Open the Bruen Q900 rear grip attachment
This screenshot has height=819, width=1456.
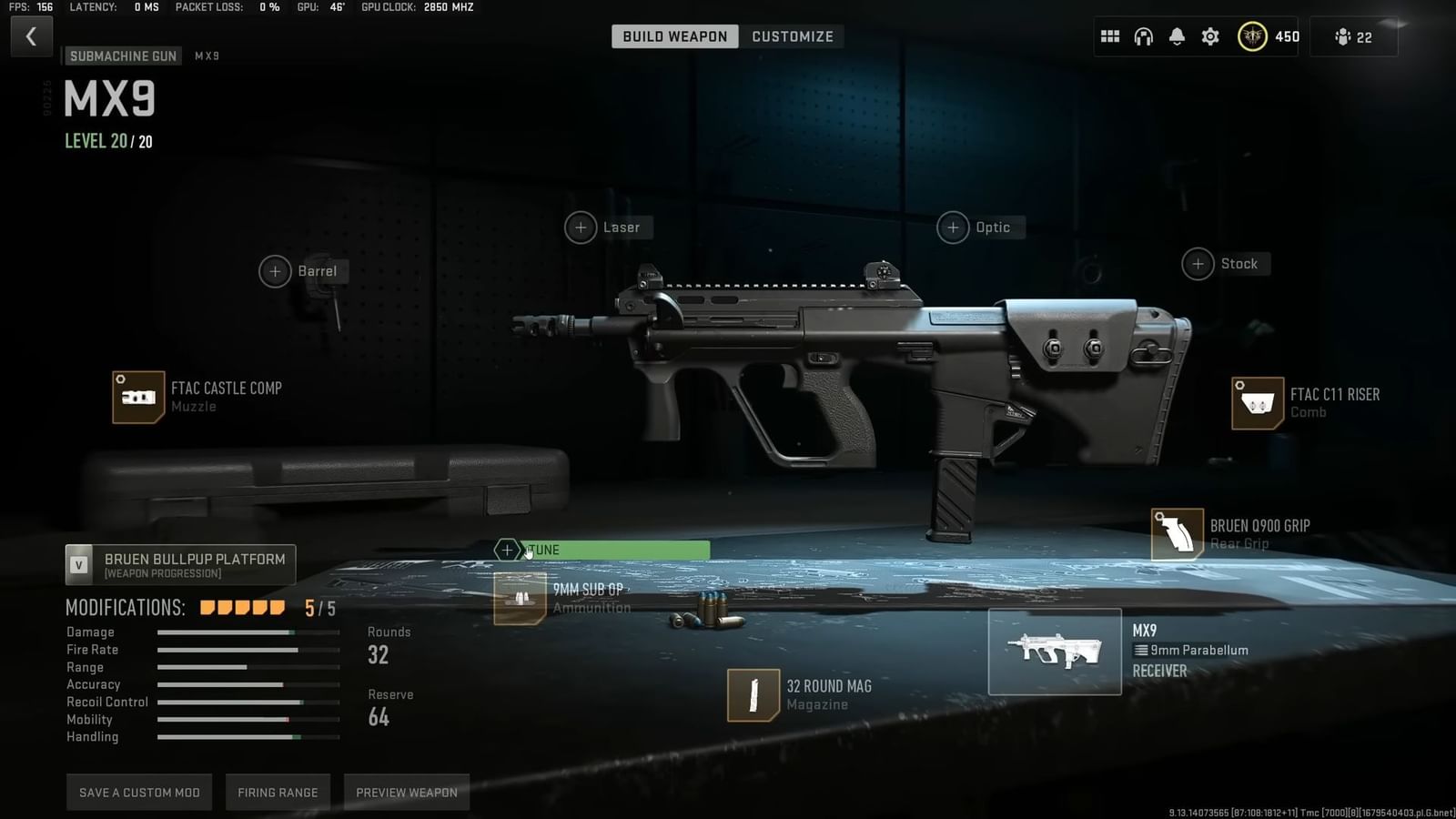(x=1177, y=534)
